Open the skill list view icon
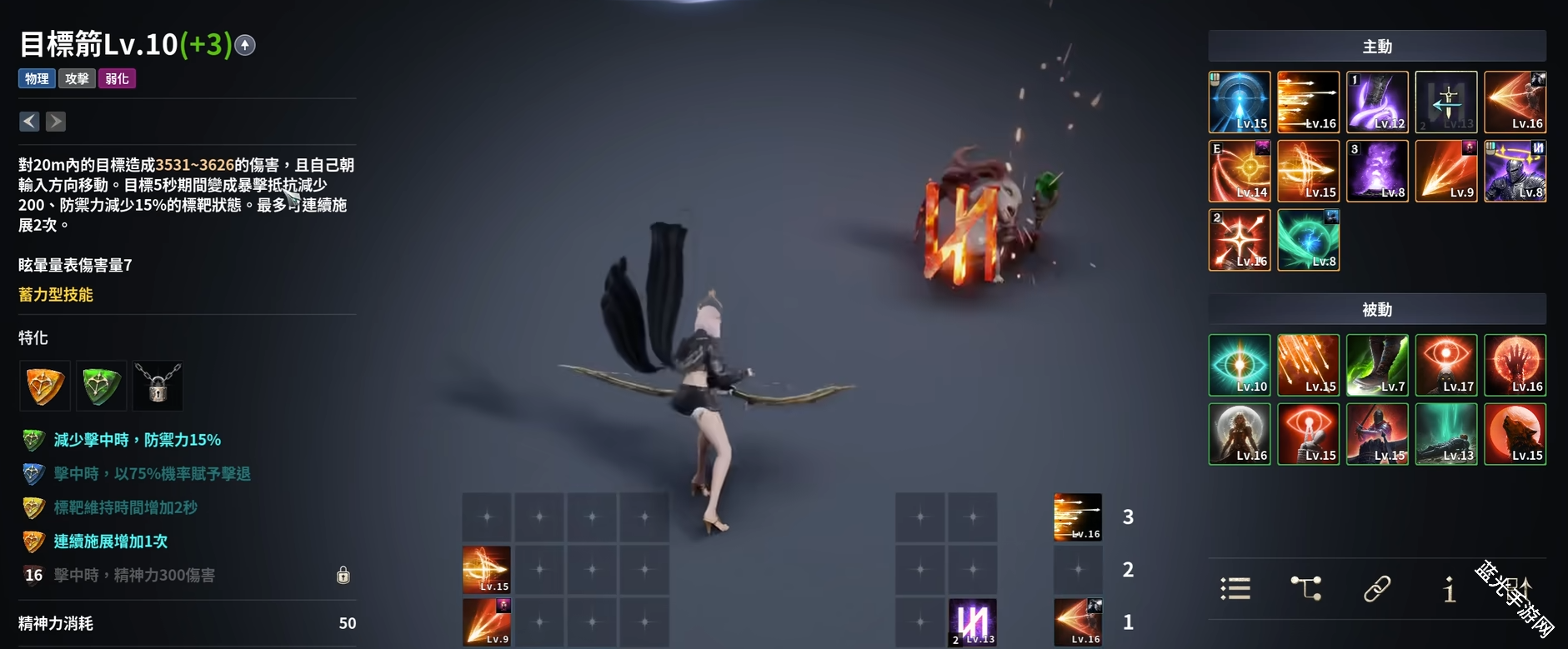This screenshot has width=1568, height=649. click(x=1235, y=589)
